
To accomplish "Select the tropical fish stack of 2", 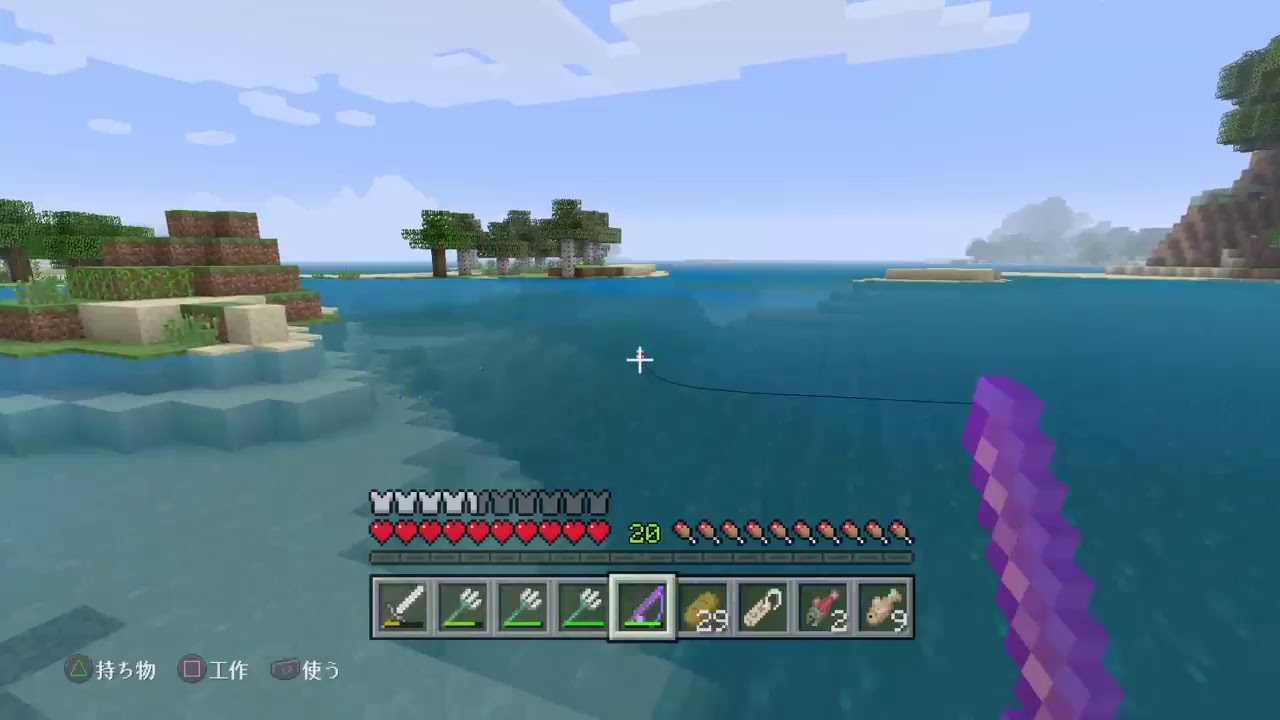I will click(824, 605).
